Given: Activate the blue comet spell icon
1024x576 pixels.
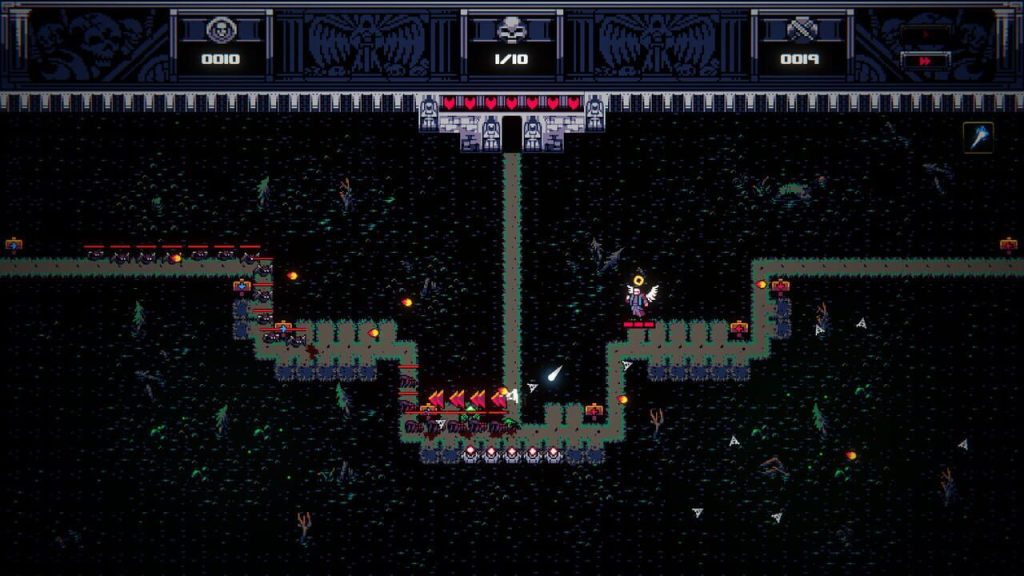Looking at the screenshot, I should point(978,137).
